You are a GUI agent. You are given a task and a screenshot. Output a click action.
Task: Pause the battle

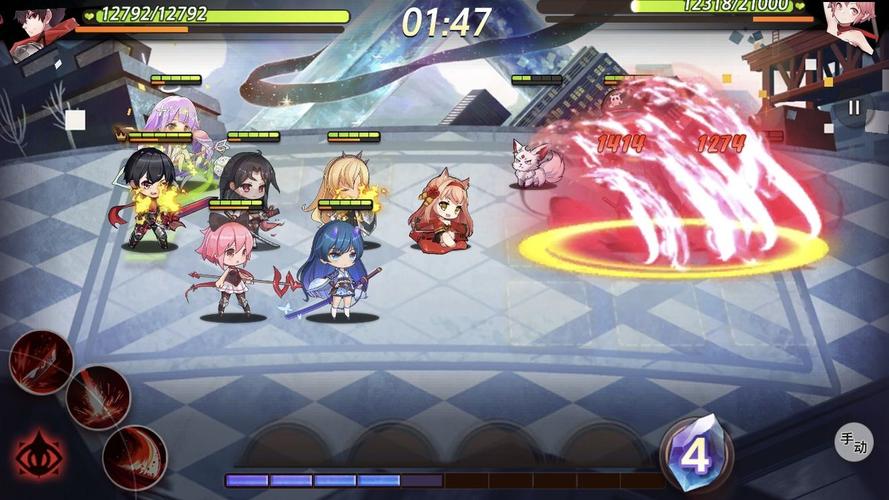[x=853, y=107]
